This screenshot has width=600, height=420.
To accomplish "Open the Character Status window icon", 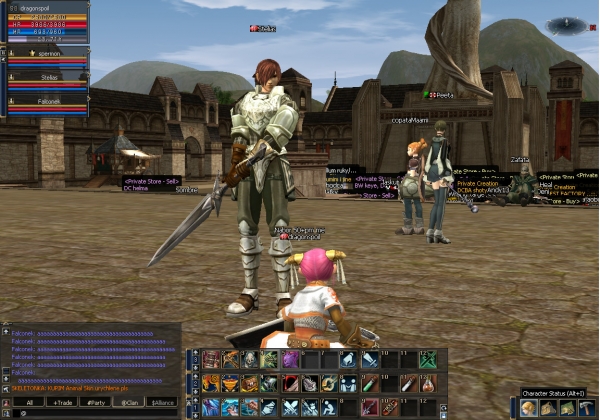I will coord(528,407).
